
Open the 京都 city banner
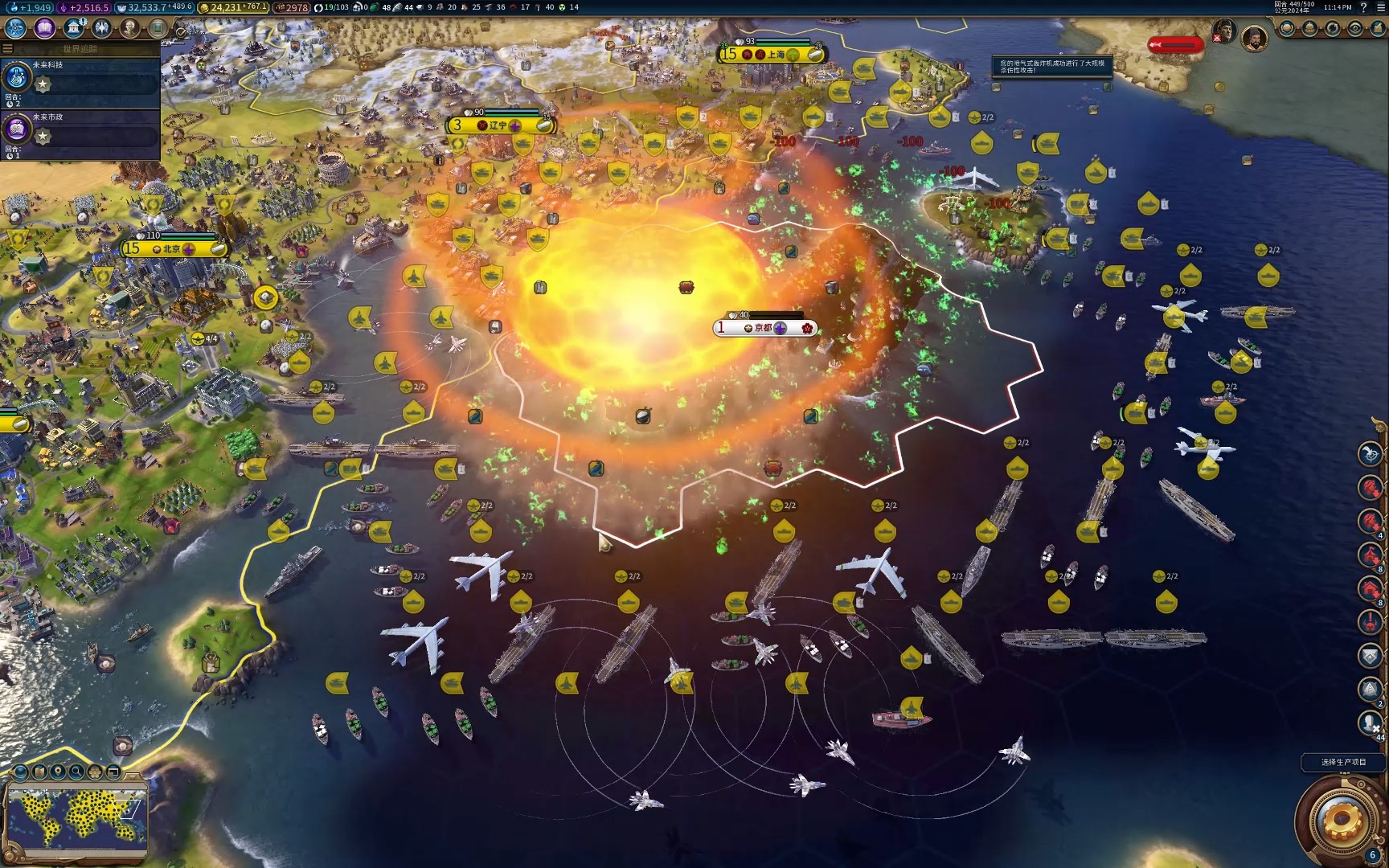point(764,328)
